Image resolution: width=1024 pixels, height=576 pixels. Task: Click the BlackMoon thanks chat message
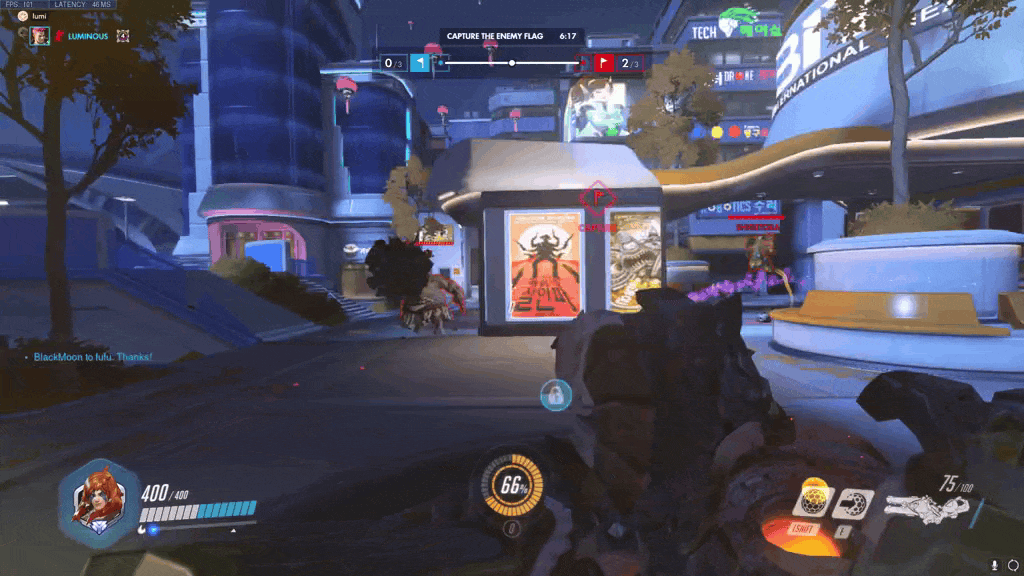coord(92,357)
